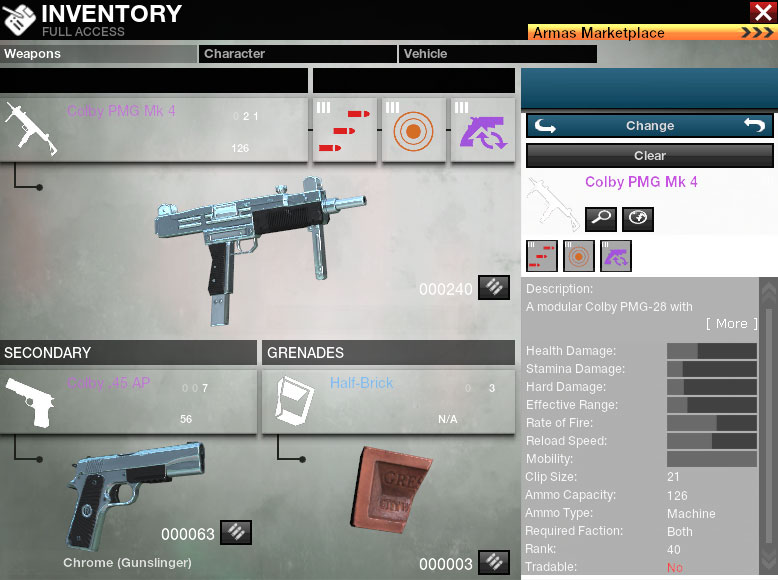Viewport: 778px width, 580px height.
Task: Select the orange target modification slot
Action: [x=414, y=129]
